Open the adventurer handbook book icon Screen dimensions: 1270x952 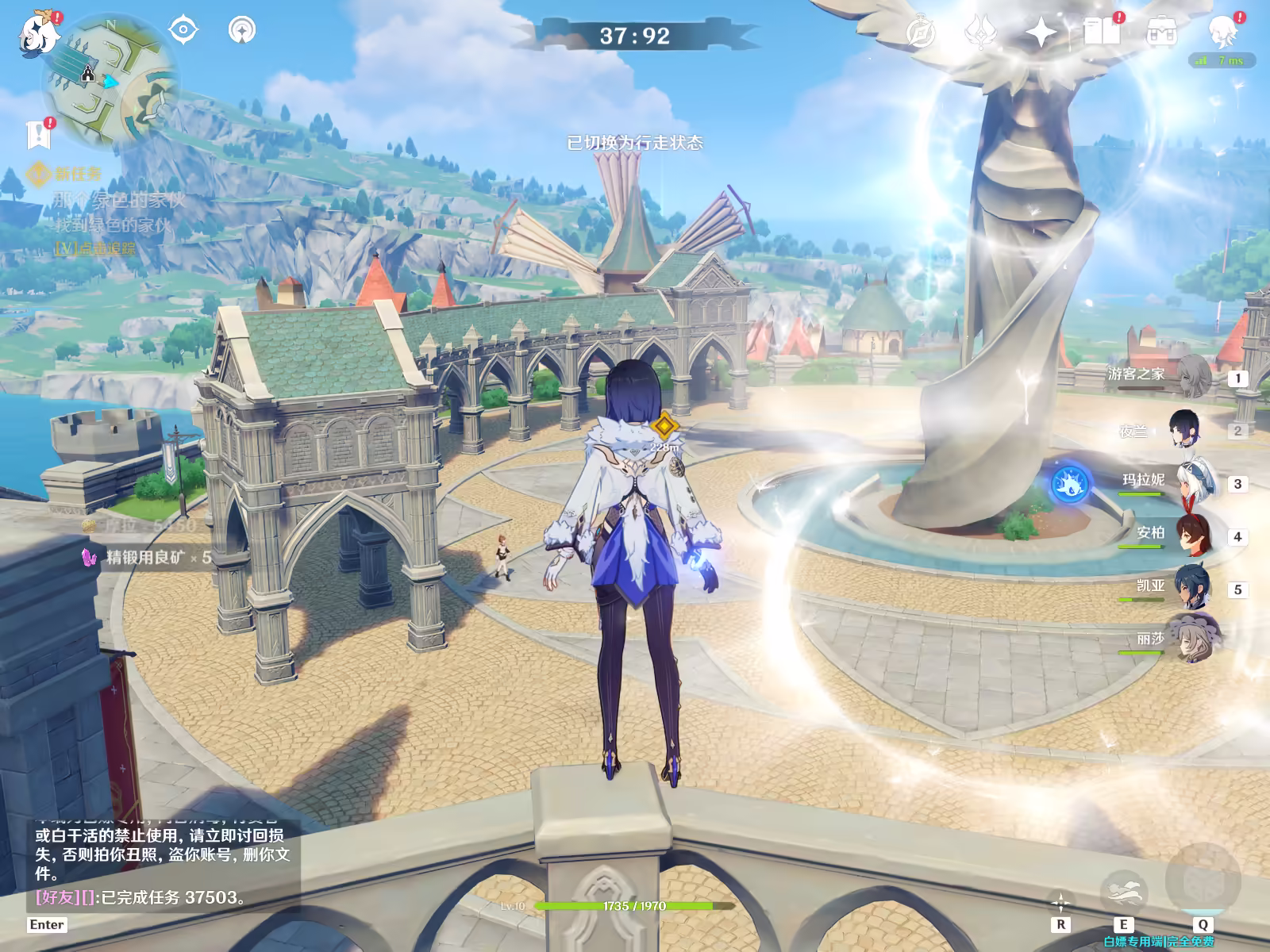(x=1102, y=33)
